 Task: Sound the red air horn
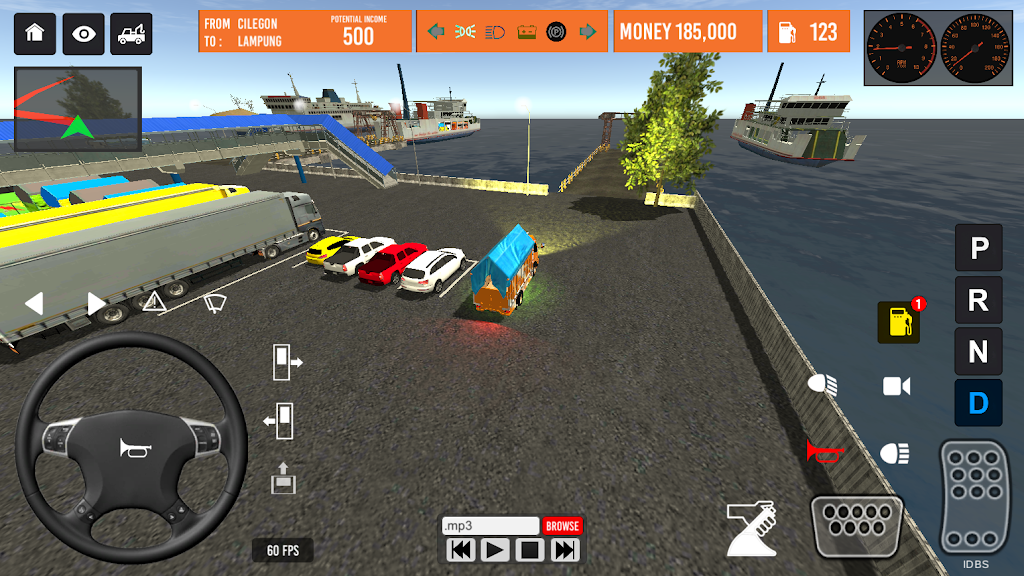[x=825, y=452]
